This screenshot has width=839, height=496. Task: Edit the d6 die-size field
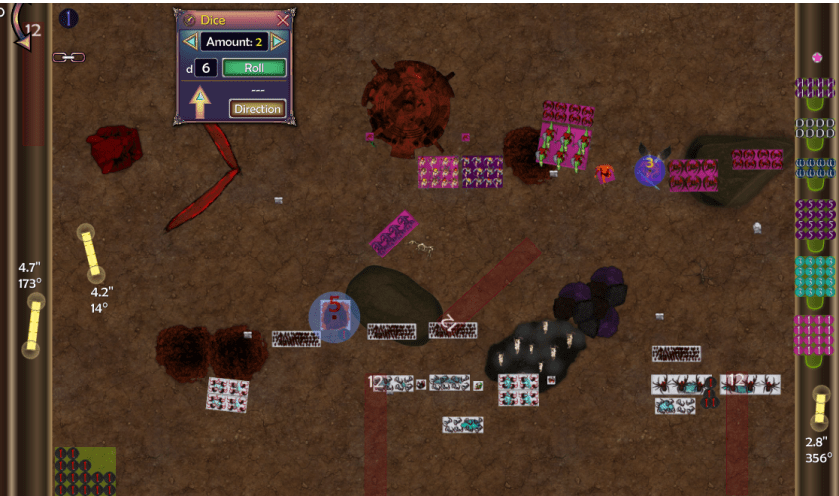(205, 68)
